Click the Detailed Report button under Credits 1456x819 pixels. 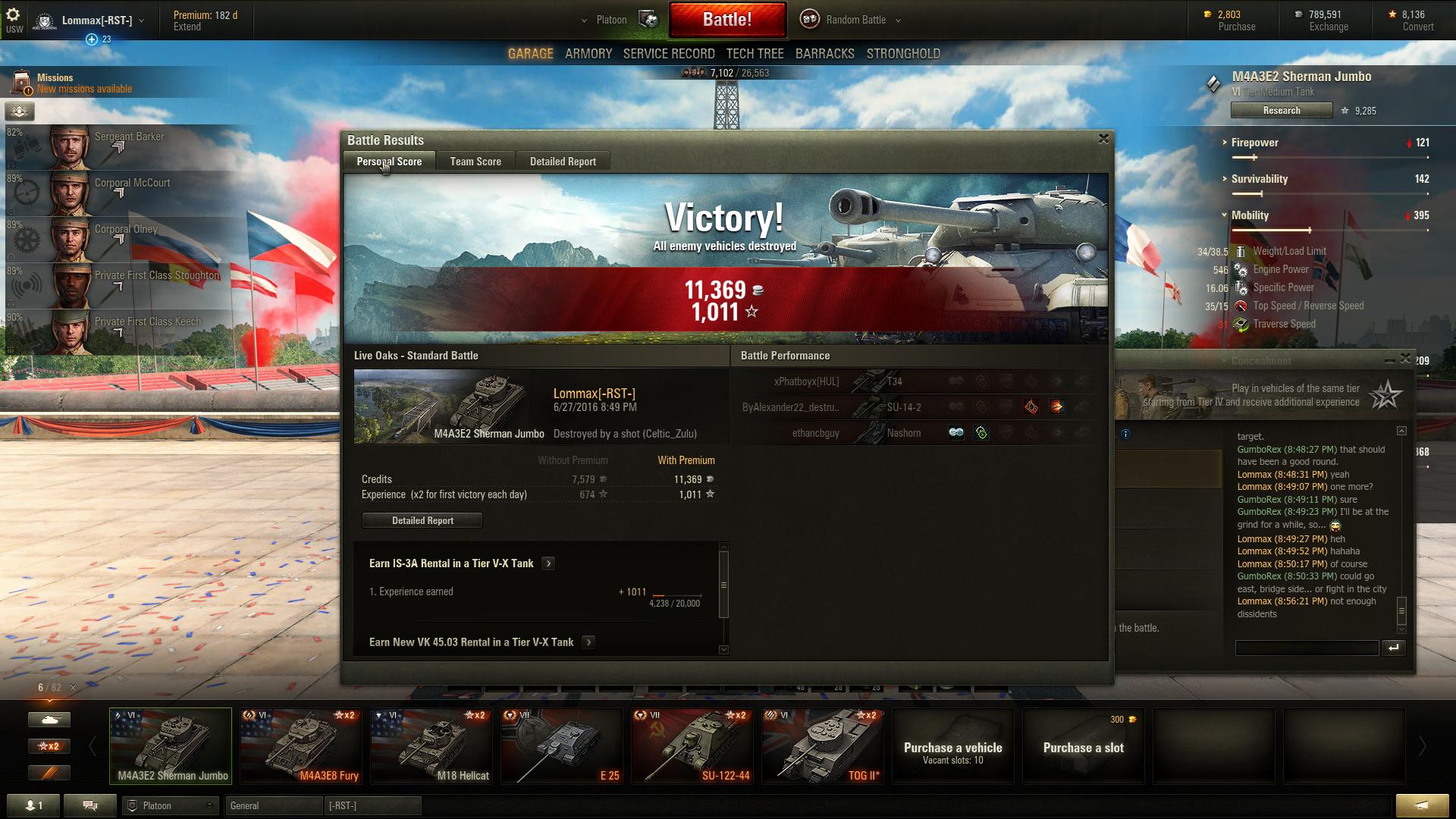422,521
